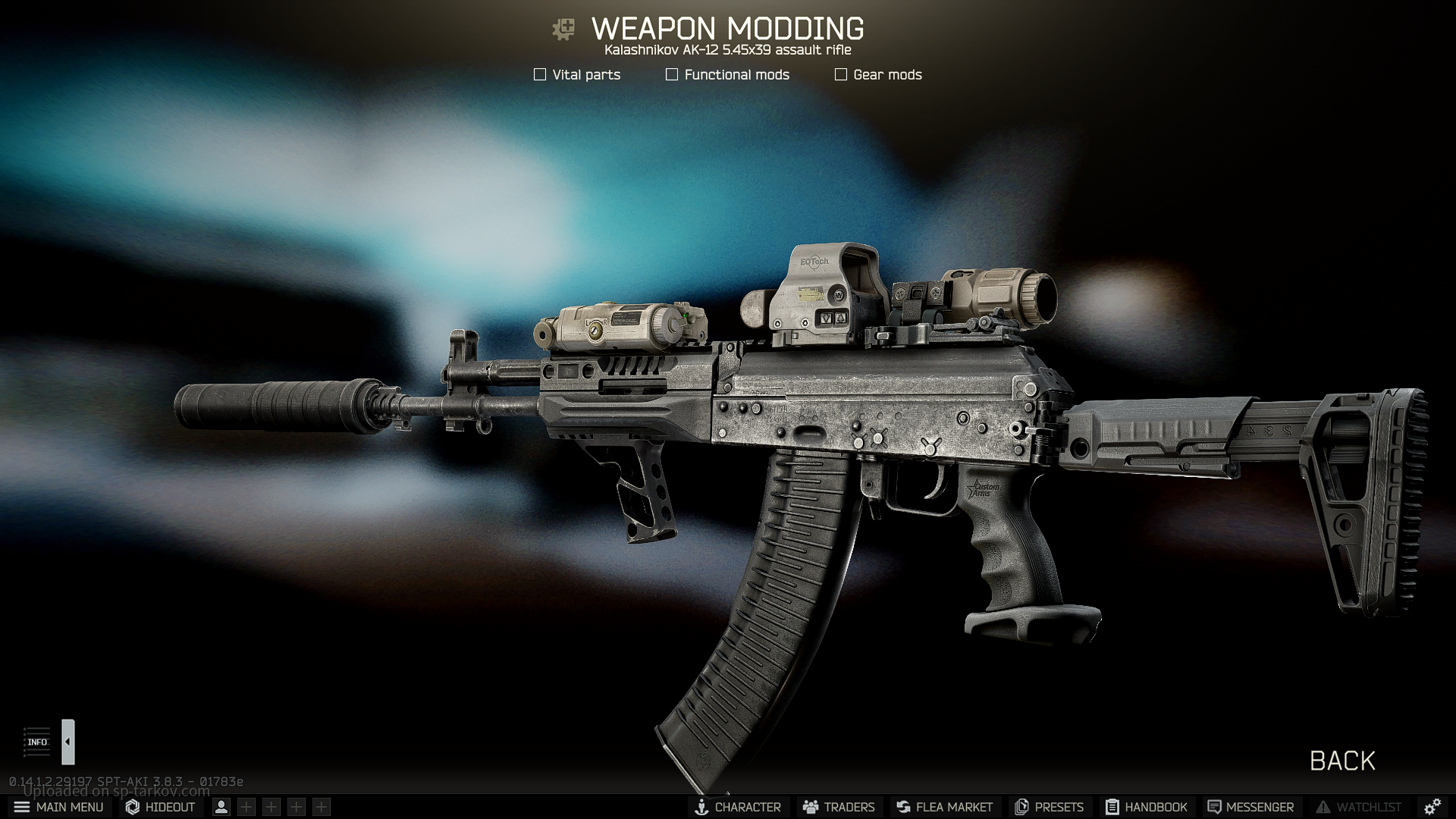
Task: Open the Flea Market
Action: 944,807
